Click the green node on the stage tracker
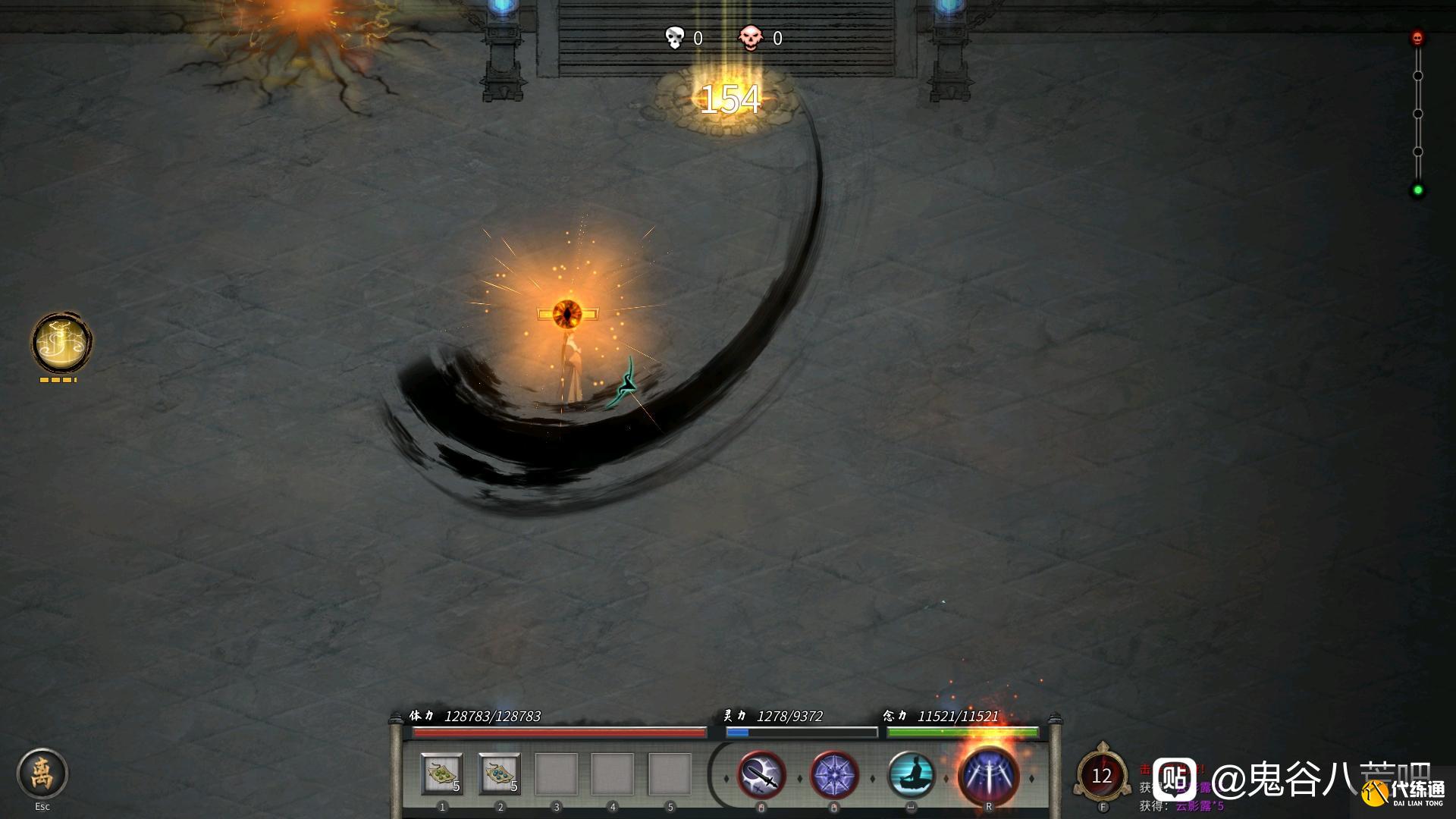The height and width of the screenshot is (819, 1456). (x=1417, y=190)
